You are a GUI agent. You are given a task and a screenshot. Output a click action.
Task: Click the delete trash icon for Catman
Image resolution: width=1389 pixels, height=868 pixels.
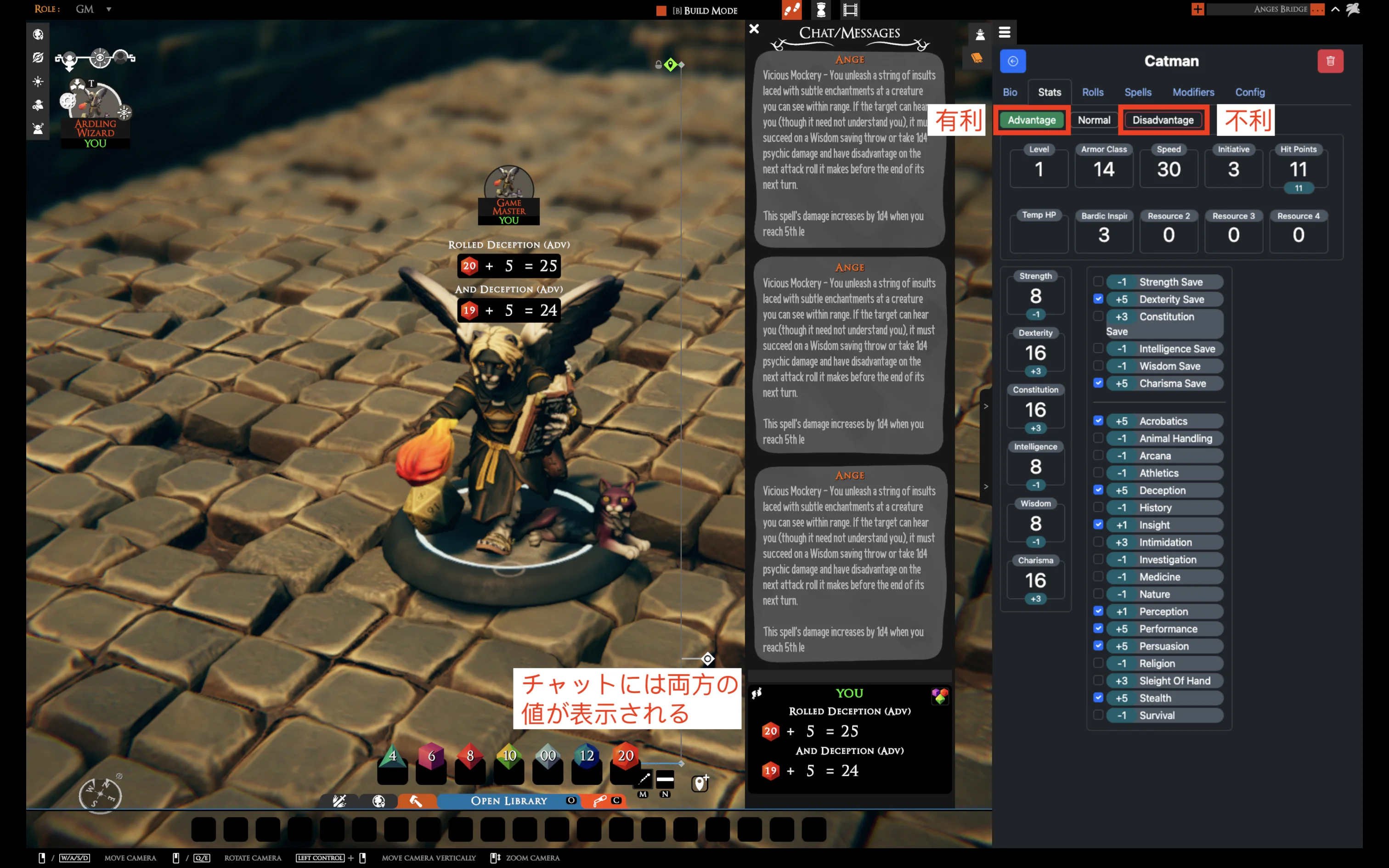[x=1332, y=61]
